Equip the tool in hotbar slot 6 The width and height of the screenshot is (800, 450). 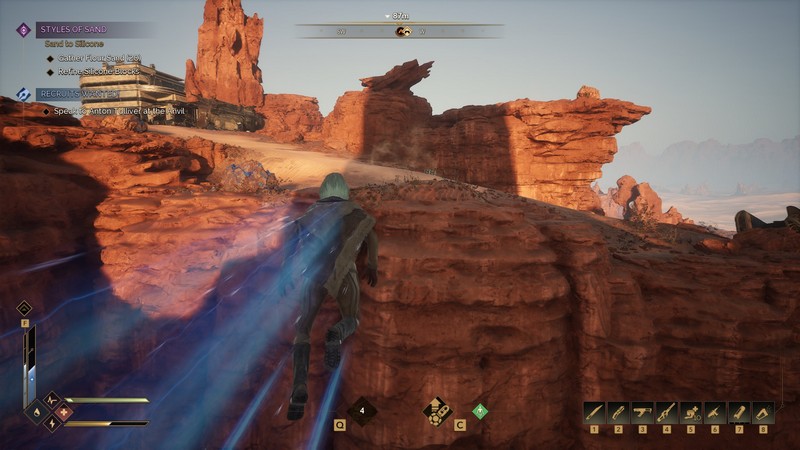(715, 412)
